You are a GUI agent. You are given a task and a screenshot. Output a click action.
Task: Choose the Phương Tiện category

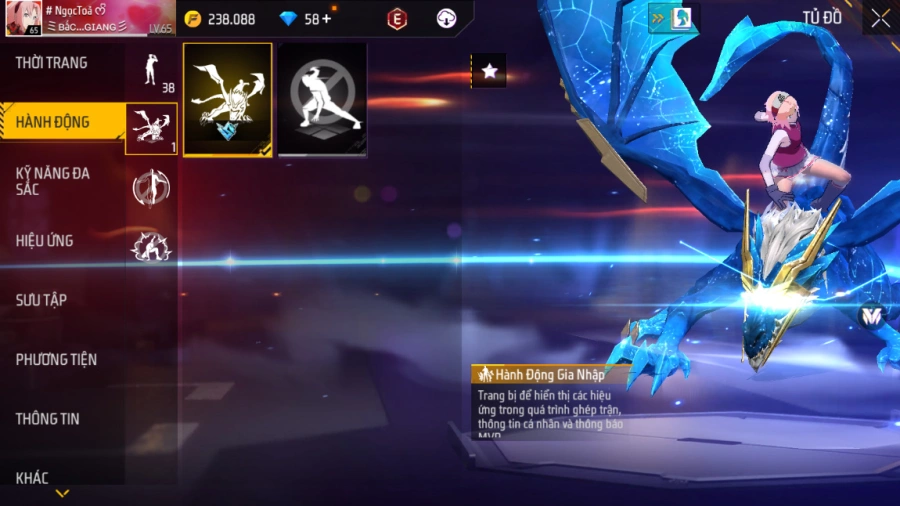[56, 359]
